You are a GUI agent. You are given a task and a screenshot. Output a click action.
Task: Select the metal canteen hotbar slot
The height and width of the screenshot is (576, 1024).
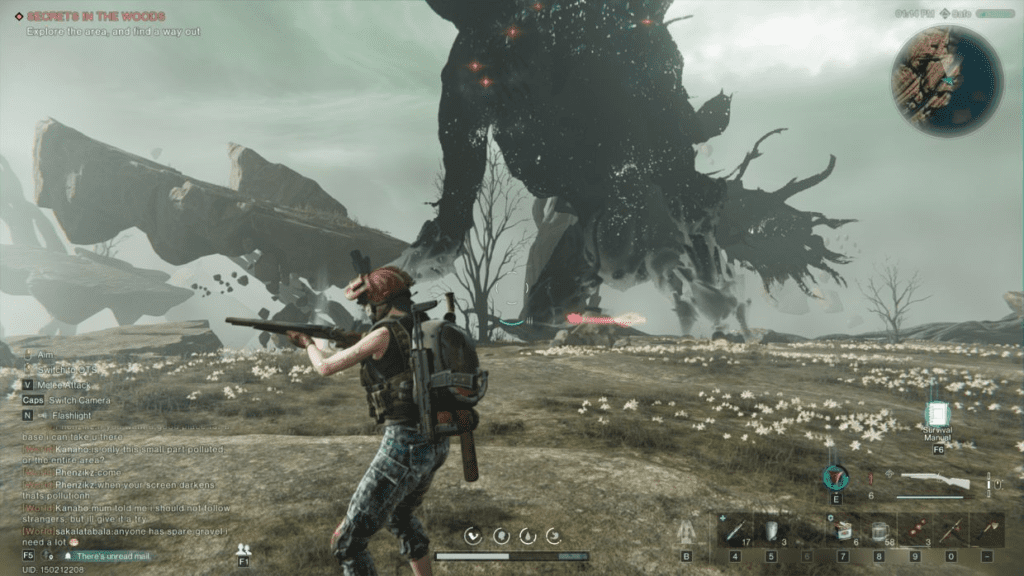[771, 531]
